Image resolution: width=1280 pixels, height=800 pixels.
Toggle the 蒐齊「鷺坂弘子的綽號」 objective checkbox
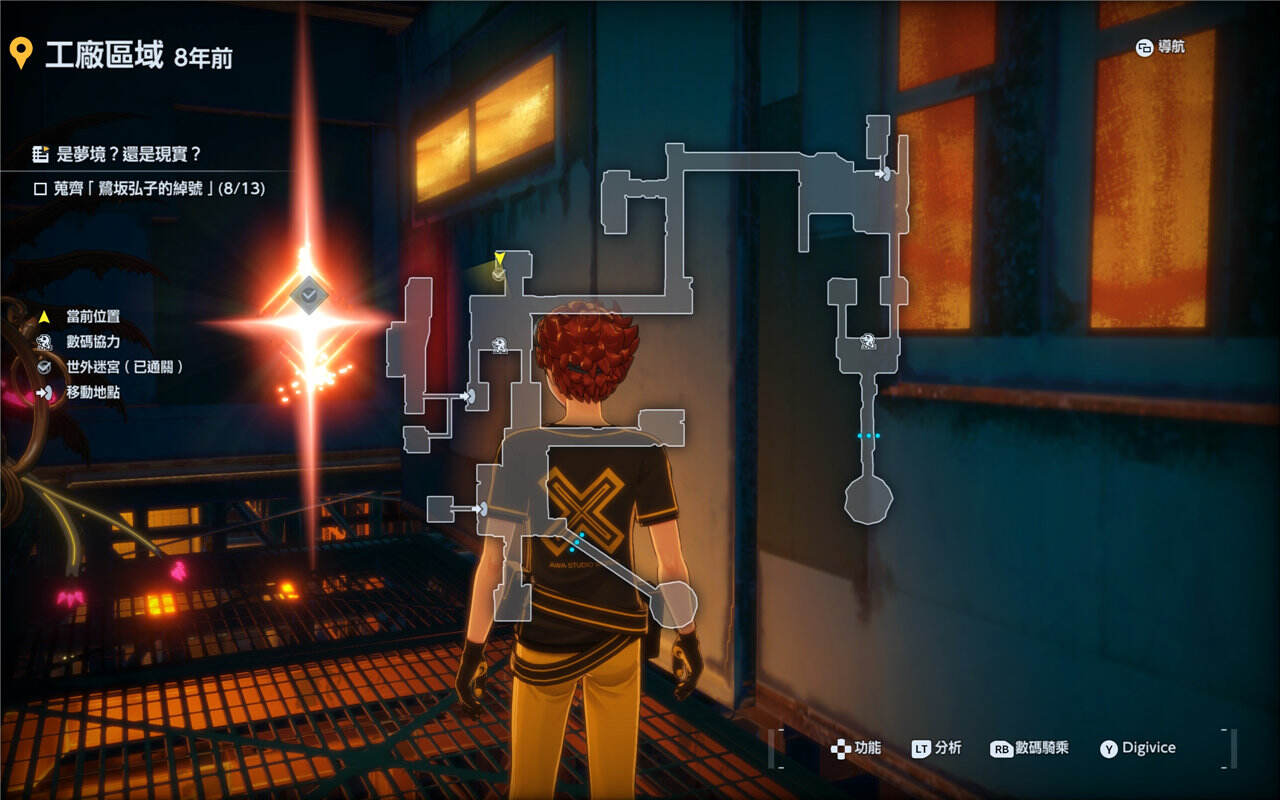(40, 188)
